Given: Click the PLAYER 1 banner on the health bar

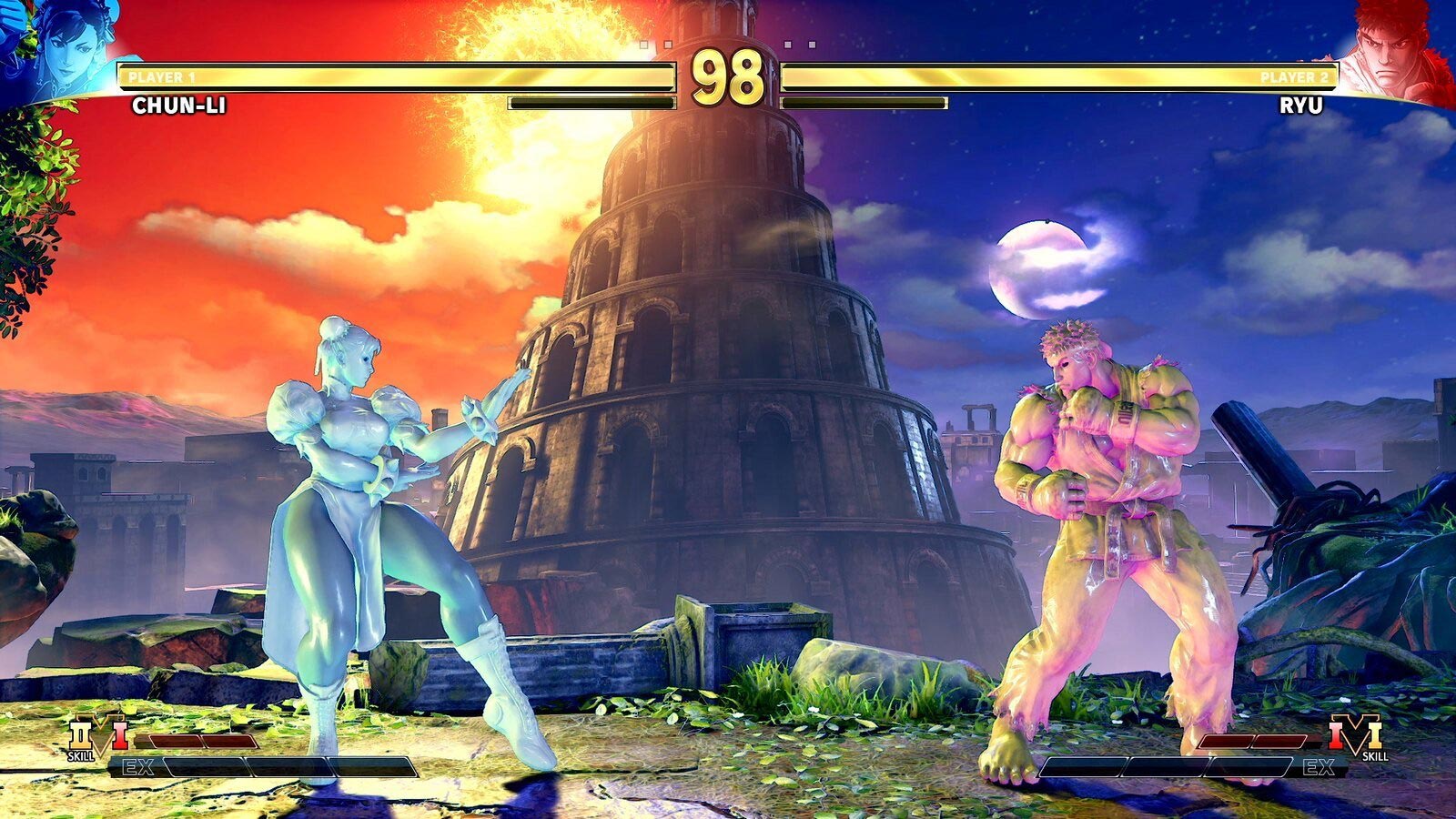Looking at the screenshot, I should [162, 76].
